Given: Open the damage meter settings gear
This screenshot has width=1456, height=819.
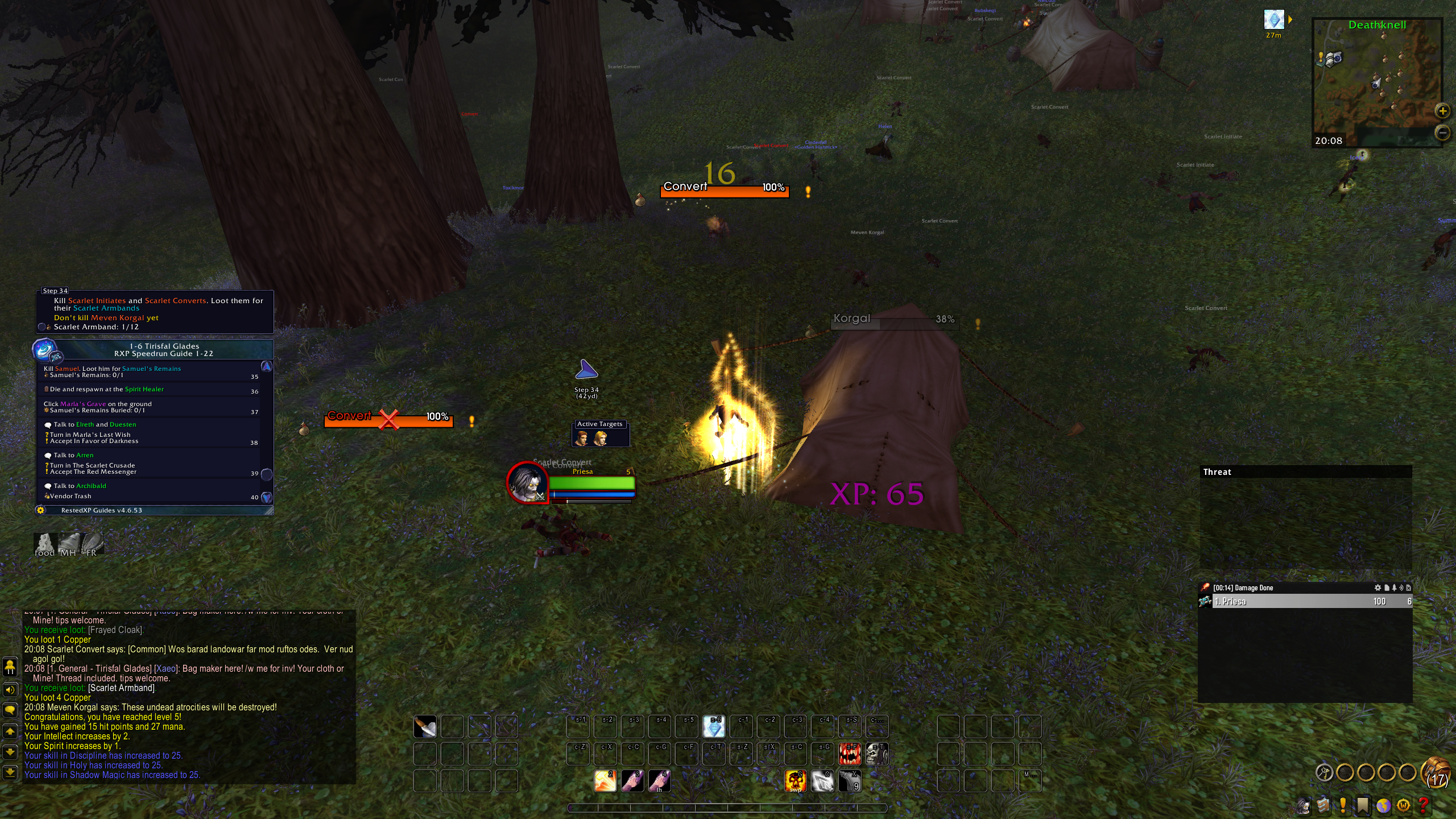Looking at the screenshot, I should (x=1377, y=588).
